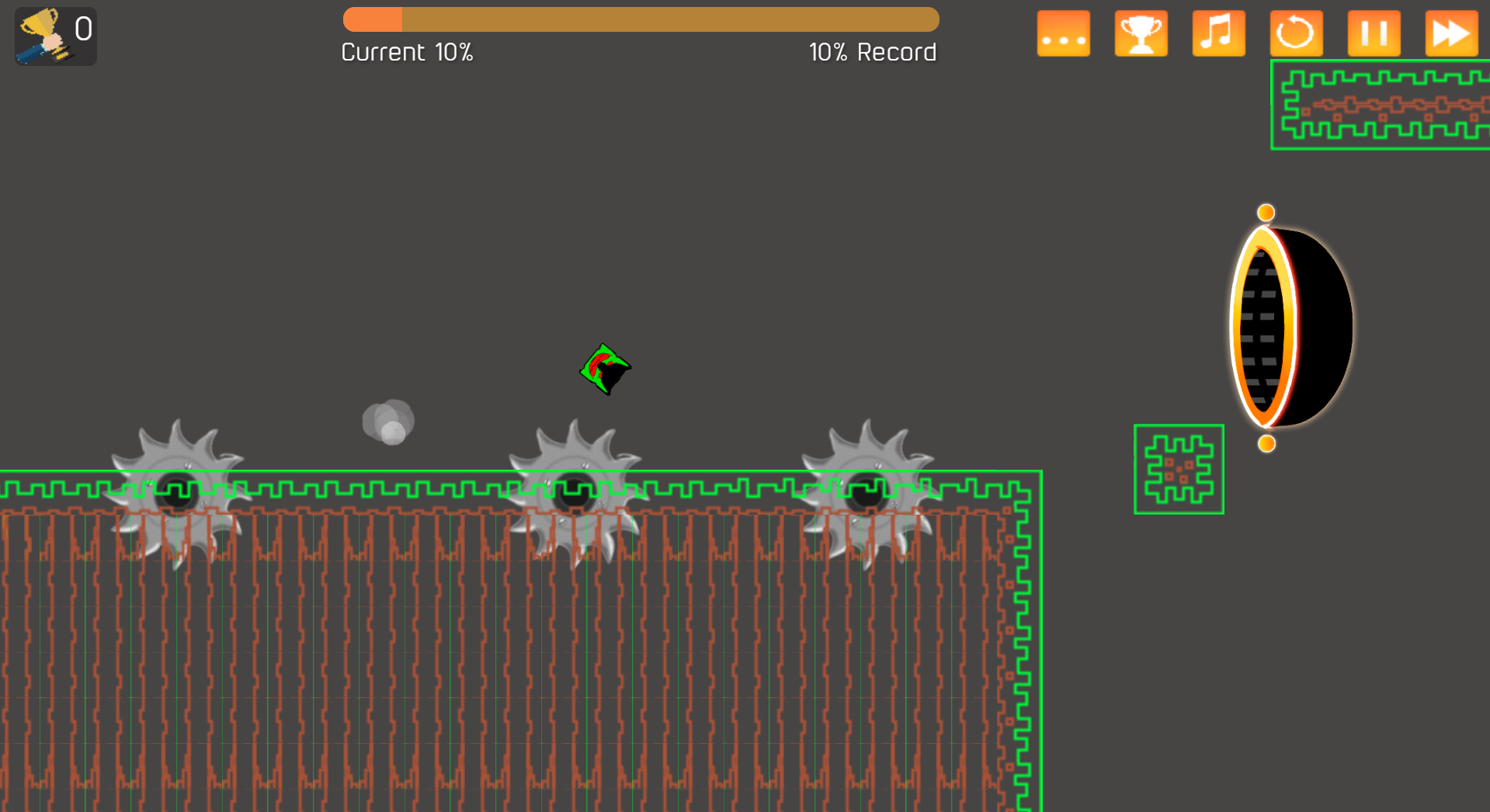This screenshot has height=812, width=1490.
Task: Mute the soundtrack via the music button
Action: point(1218,33)
